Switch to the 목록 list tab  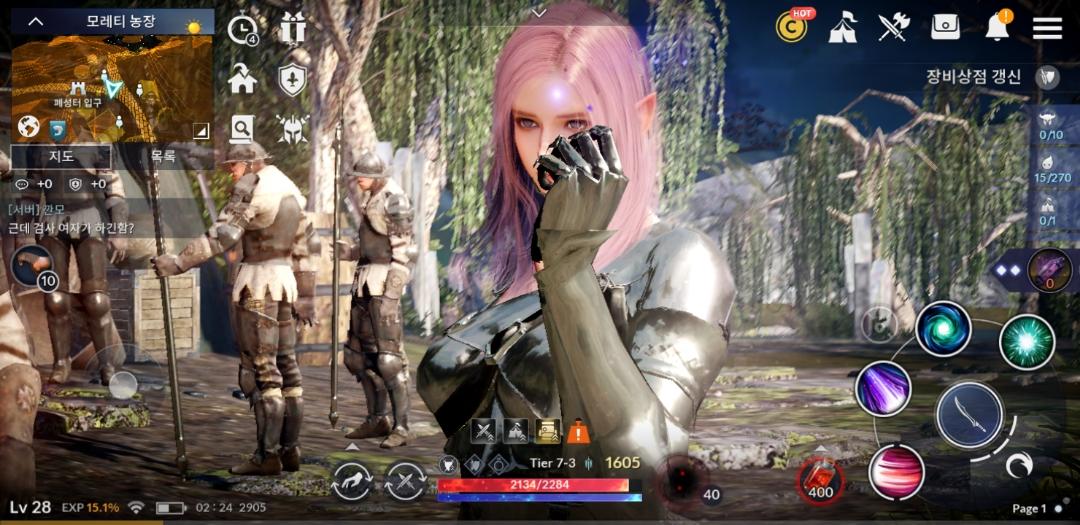[163, 156]
